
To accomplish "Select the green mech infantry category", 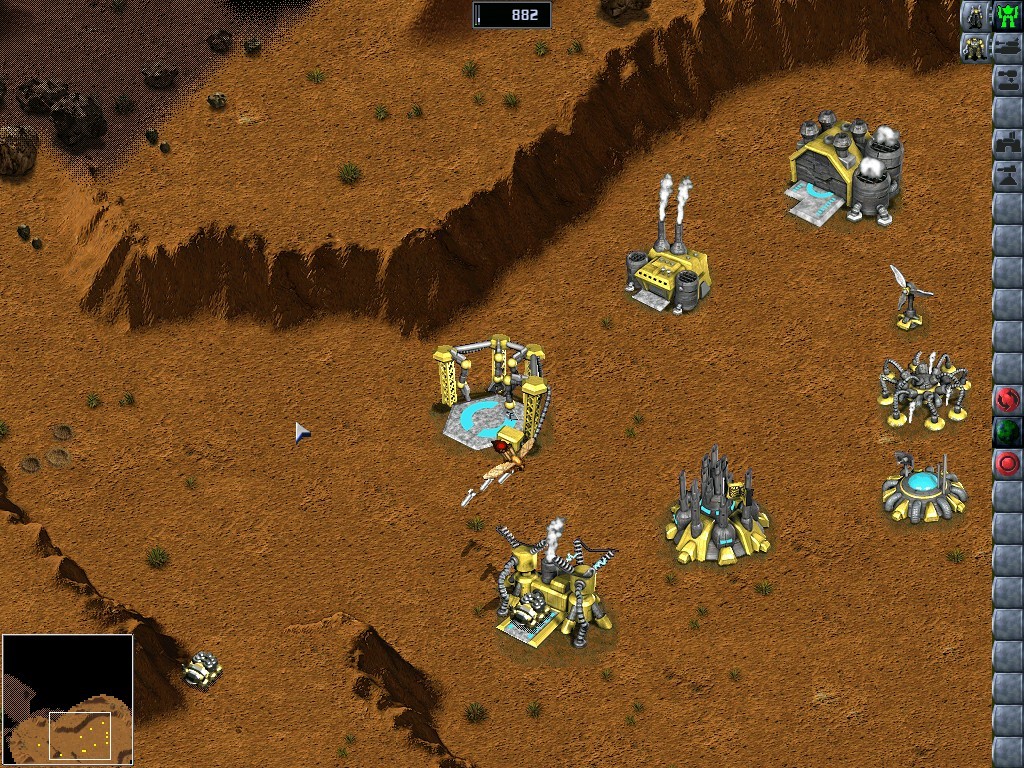I will (x=1007, y=16).
